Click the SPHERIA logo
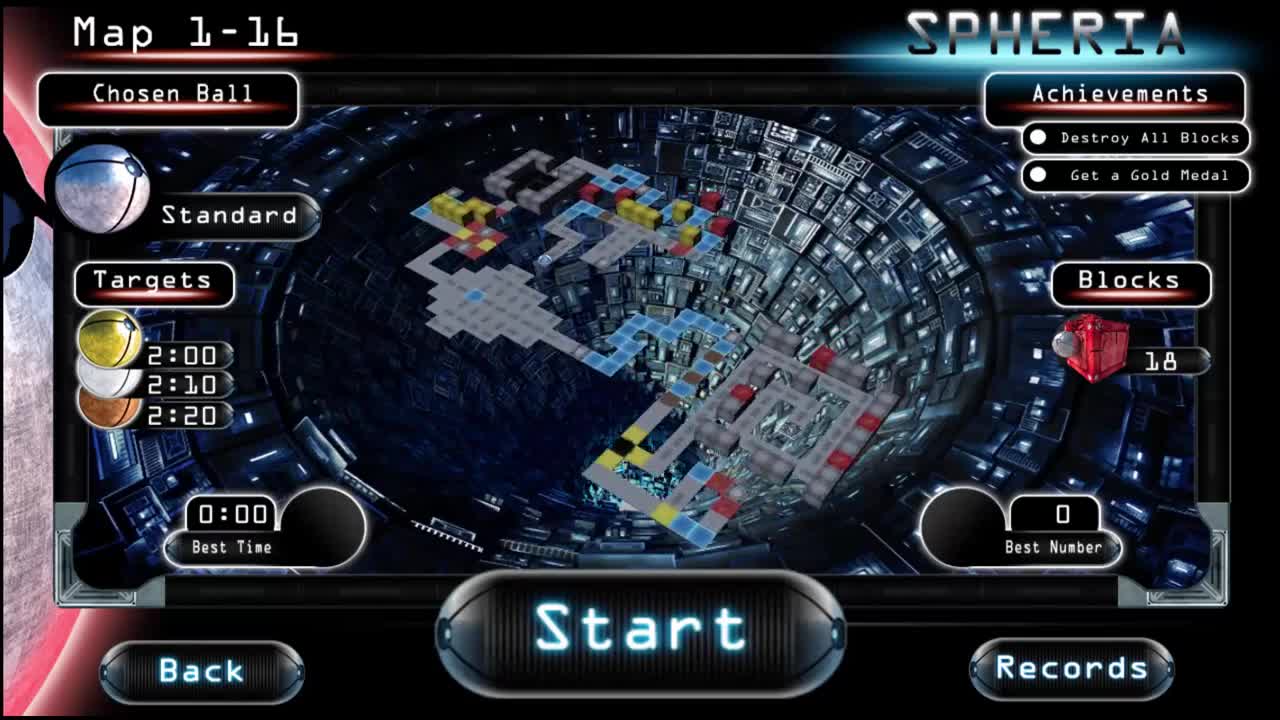The height and width of the screenshot is (720, 1280). pos(1046,32)
